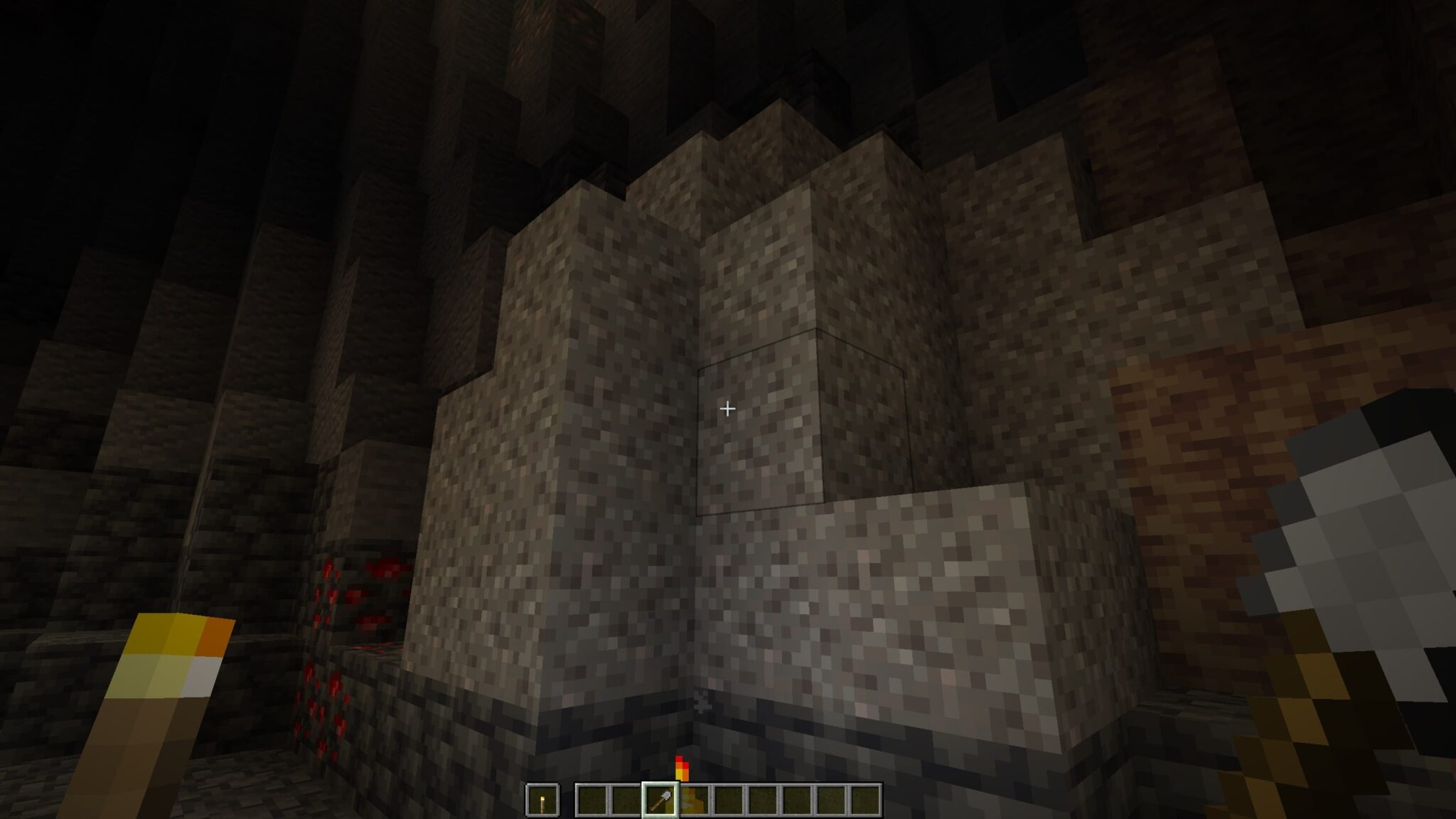Select the iron shovel in the hotbar
The height and width of the screenshot is (819, 1456).
[660, 799]
